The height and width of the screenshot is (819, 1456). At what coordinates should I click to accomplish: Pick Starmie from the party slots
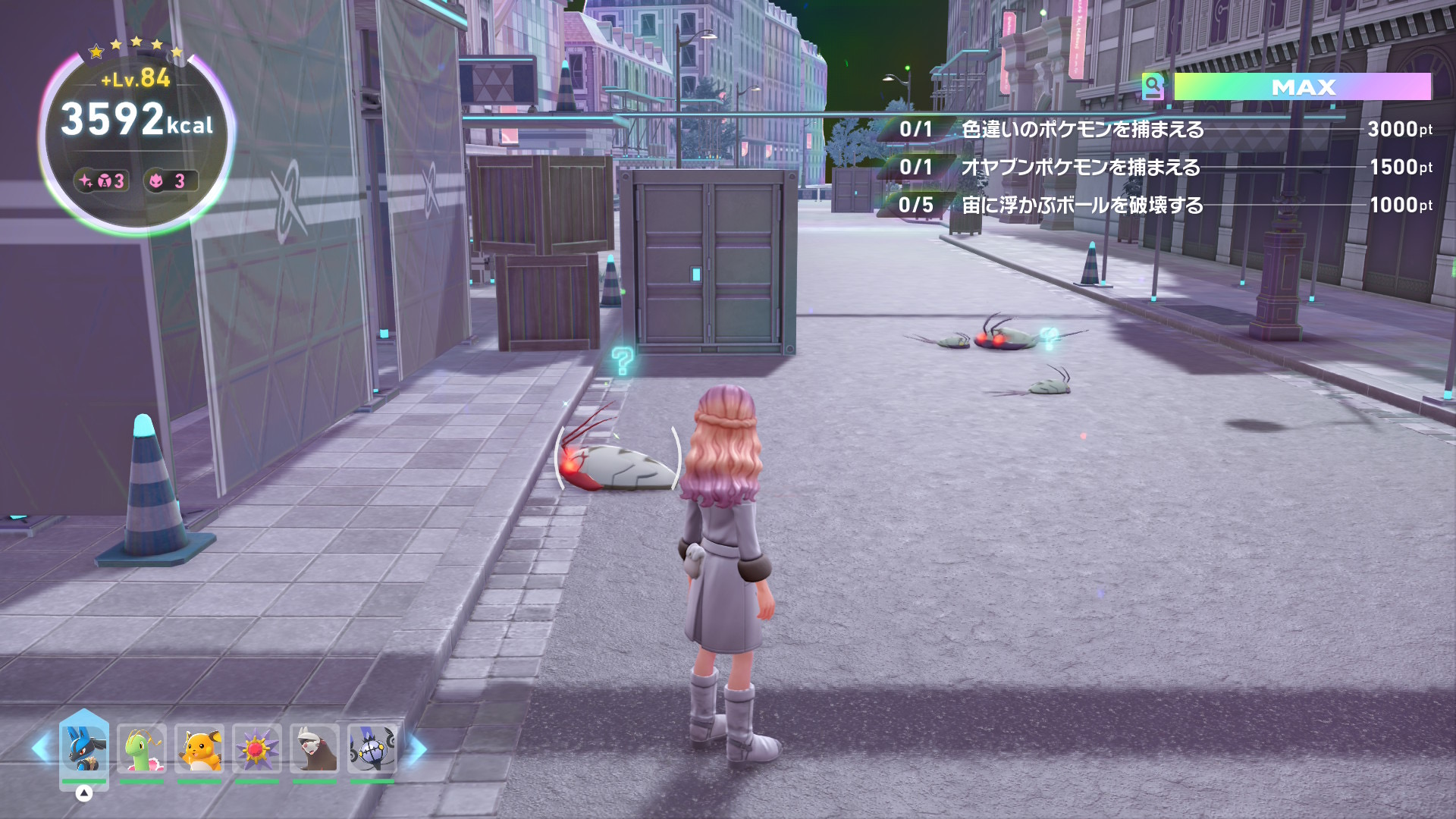pyautogui.click(x=257, y=748)
